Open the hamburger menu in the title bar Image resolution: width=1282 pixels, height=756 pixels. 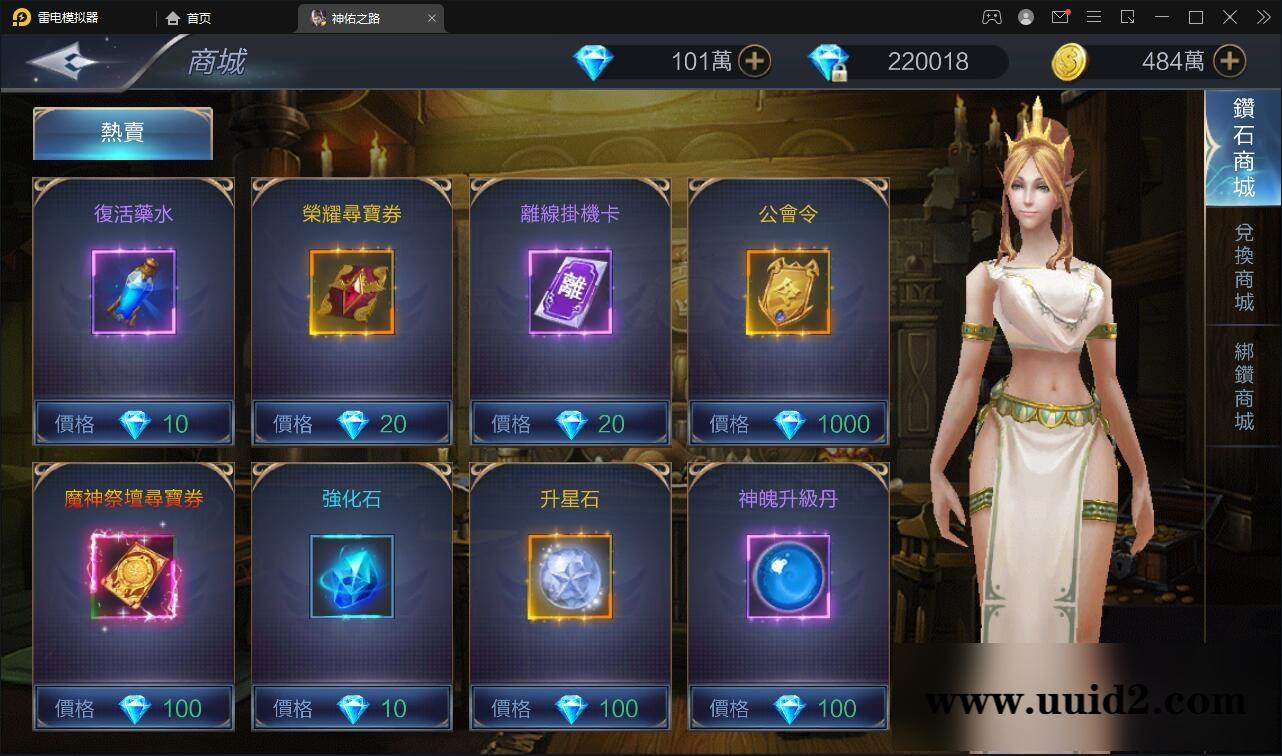pyautogui.click(x=1094, y=17)
